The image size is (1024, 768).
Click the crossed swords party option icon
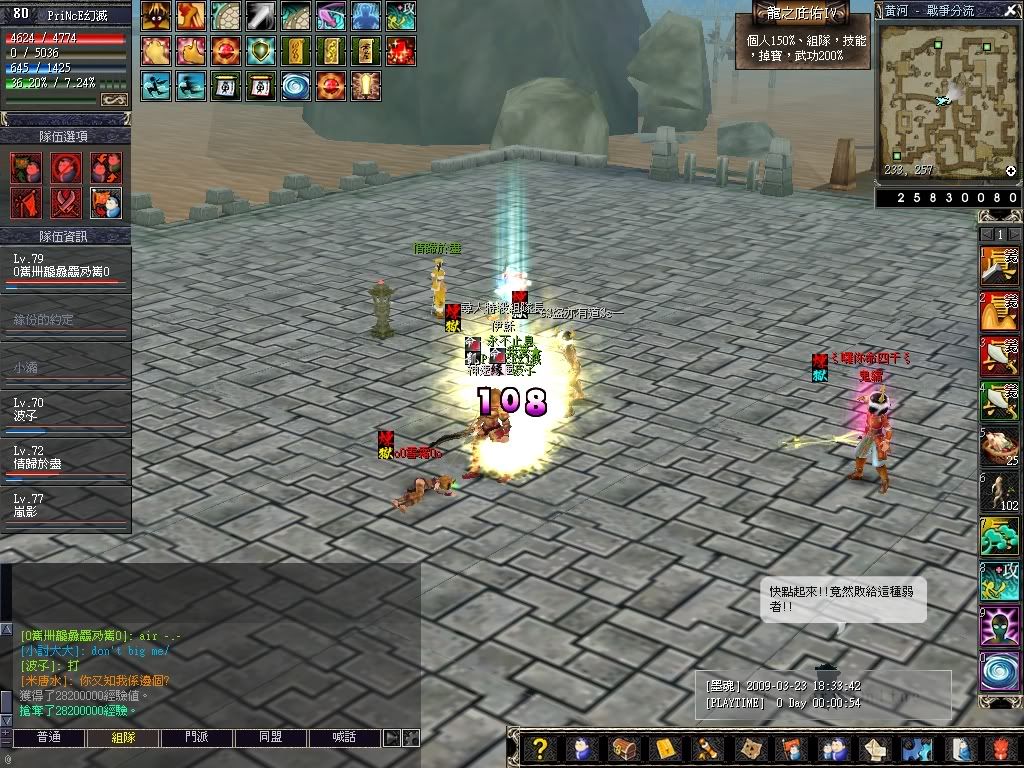pyautogui.click(x=66, y=203)
